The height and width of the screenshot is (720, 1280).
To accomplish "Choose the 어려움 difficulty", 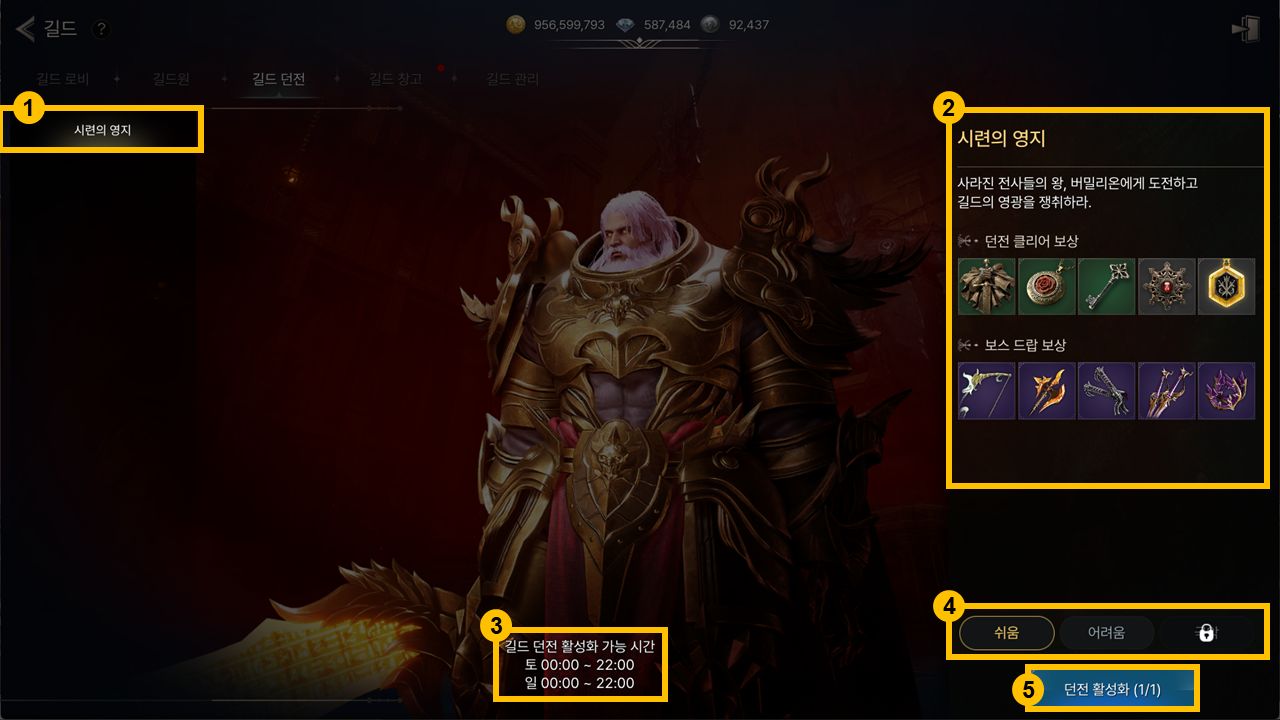I will (1106, 632).
